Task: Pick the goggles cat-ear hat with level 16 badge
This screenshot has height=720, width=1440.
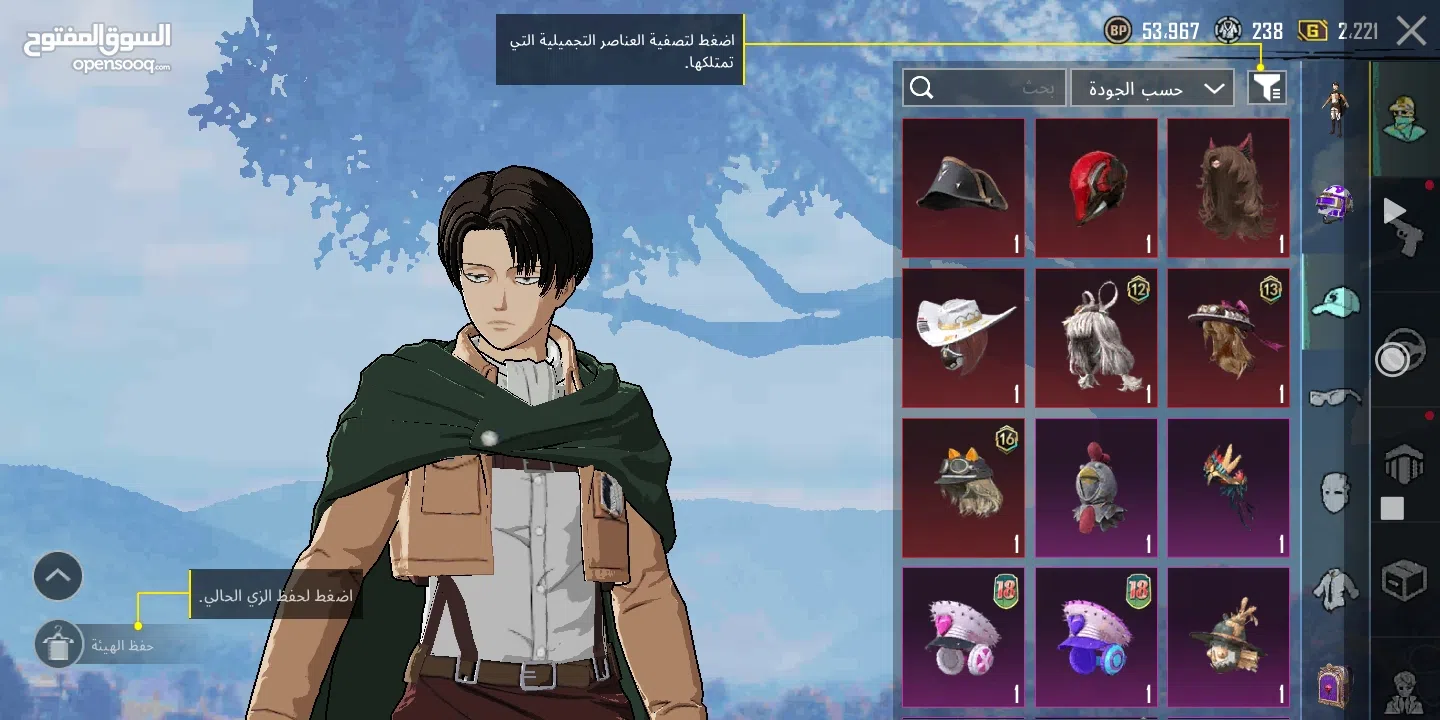Action: [x=963, y=488]
